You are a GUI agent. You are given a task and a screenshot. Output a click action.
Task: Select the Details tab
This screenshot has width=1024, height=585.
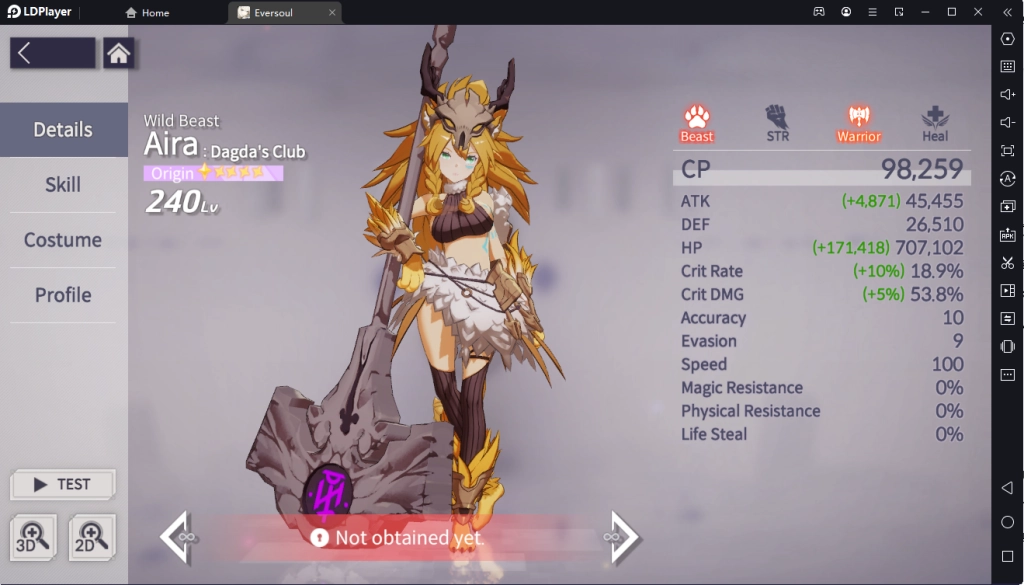point(63,130)
